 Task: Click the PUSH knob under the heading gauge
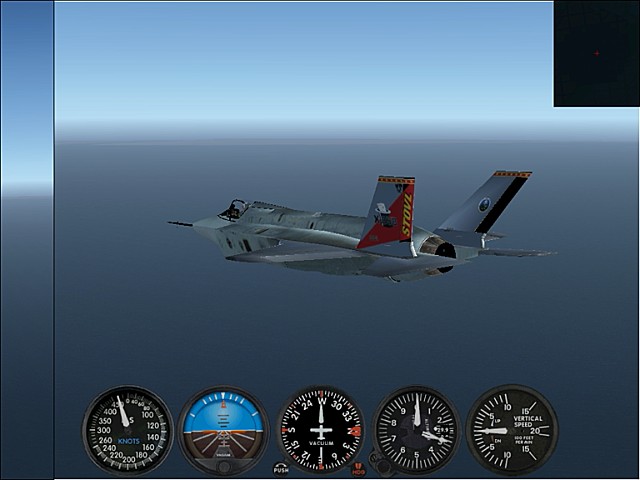281,468
